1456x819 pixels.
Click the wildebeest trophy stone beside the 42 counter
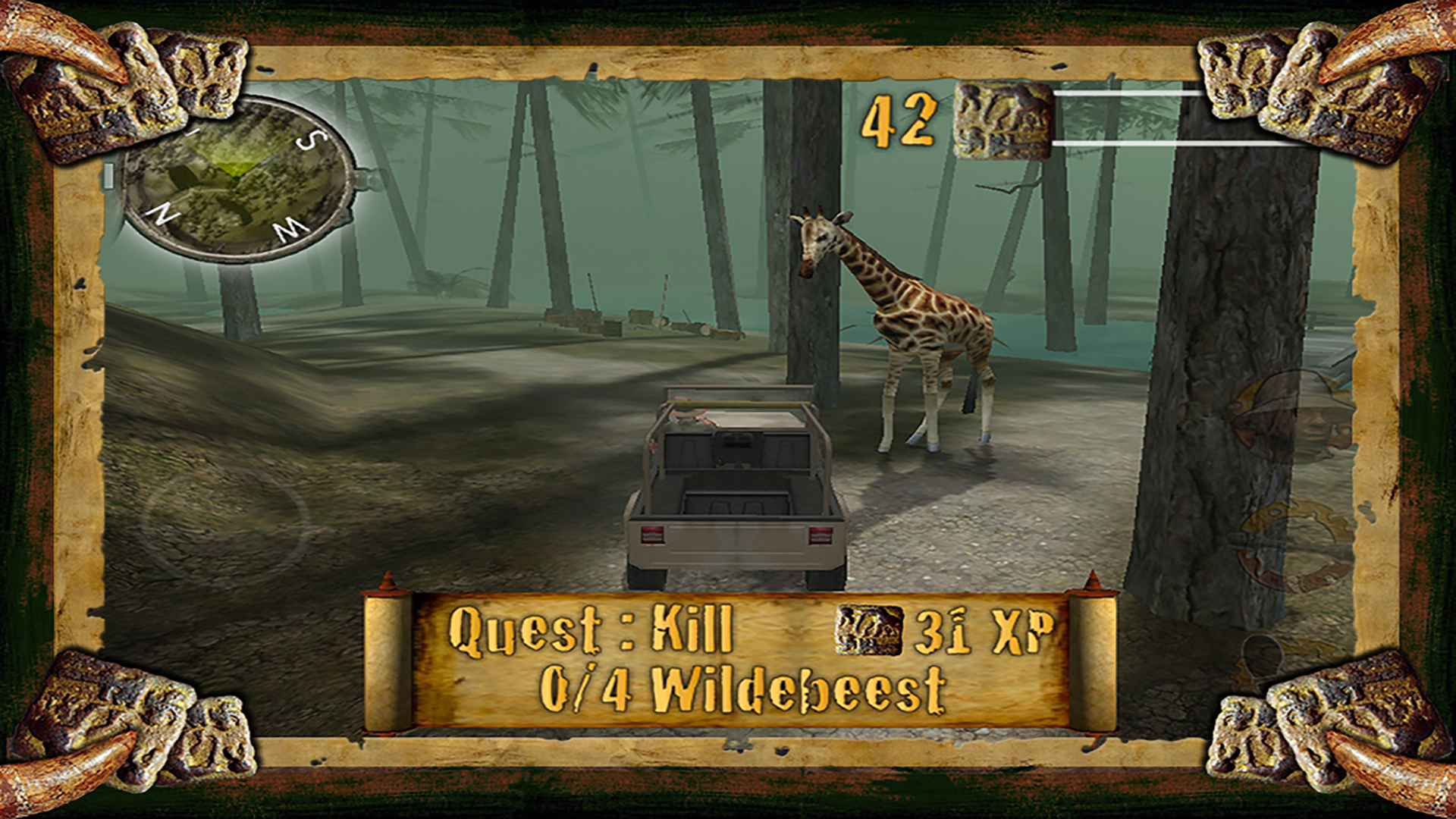[x=1003, y=121]
